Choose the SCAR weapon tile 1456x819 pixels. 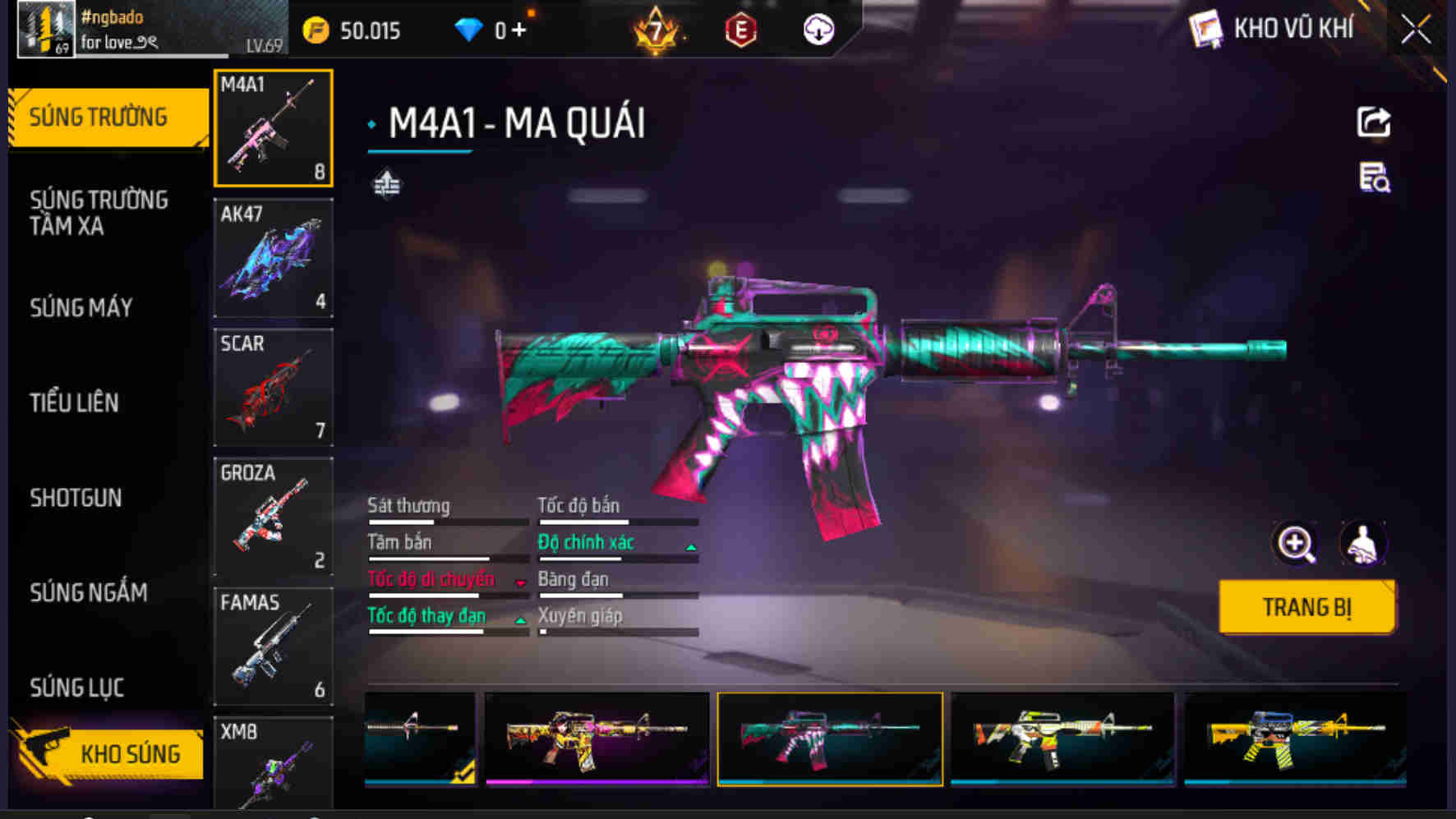tap(273, 387)
